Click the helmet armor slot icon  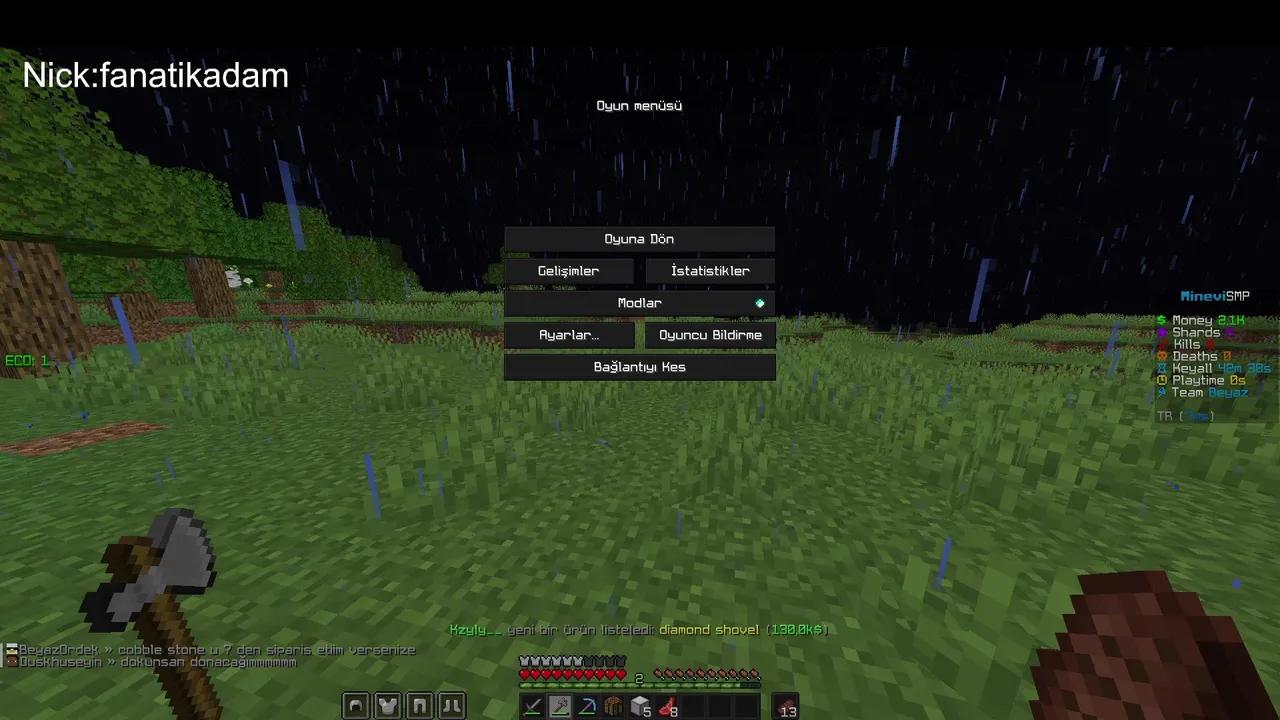pos(355,705)
